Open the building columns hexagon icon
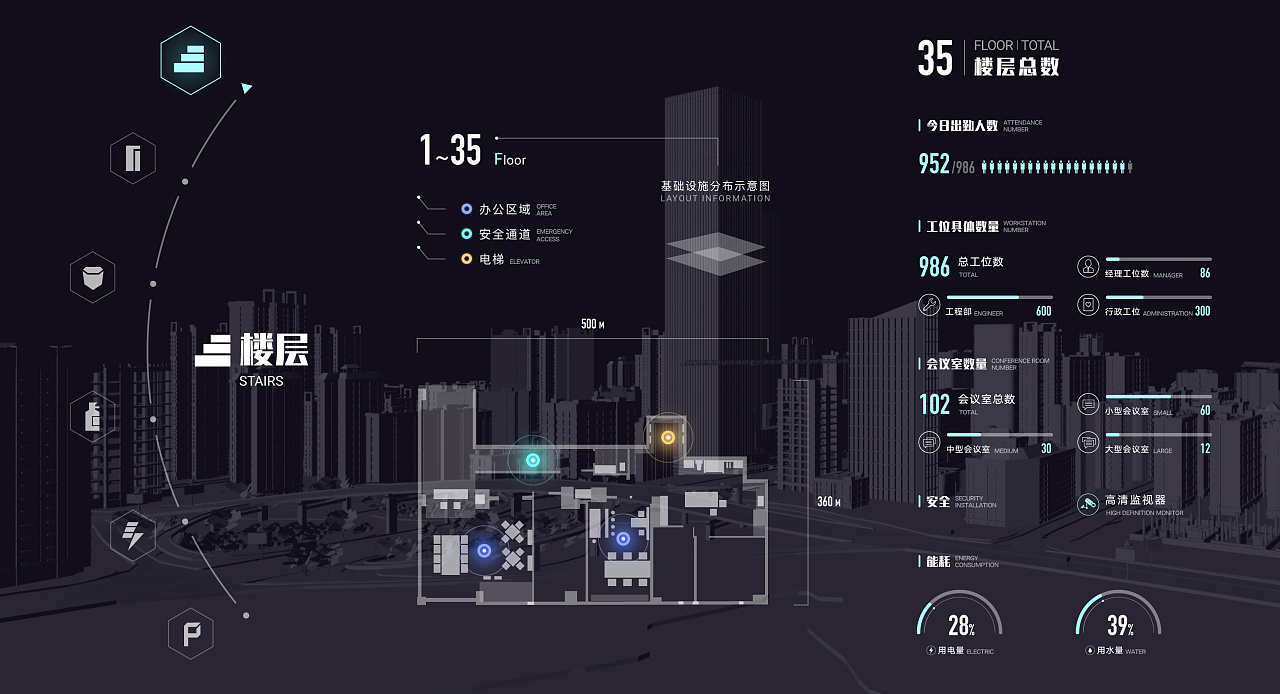 coord(133,158)
